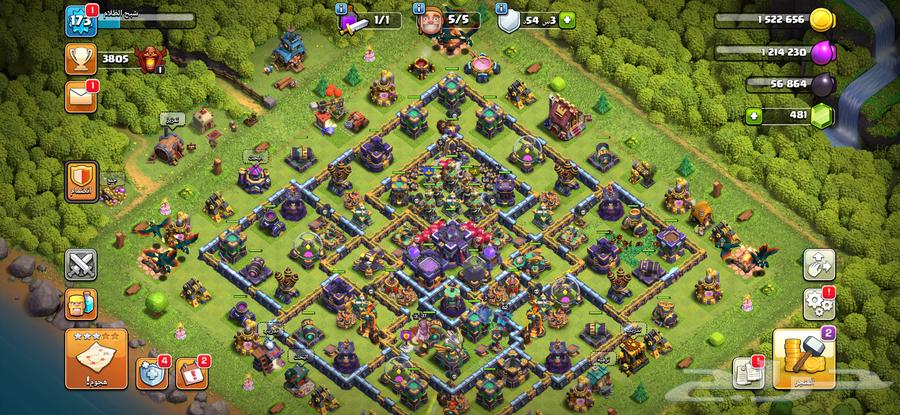The width and height of the screenshot is (900, 415).
Task: Click the green plus next to the shield timer
Action: tap(568, 20)
